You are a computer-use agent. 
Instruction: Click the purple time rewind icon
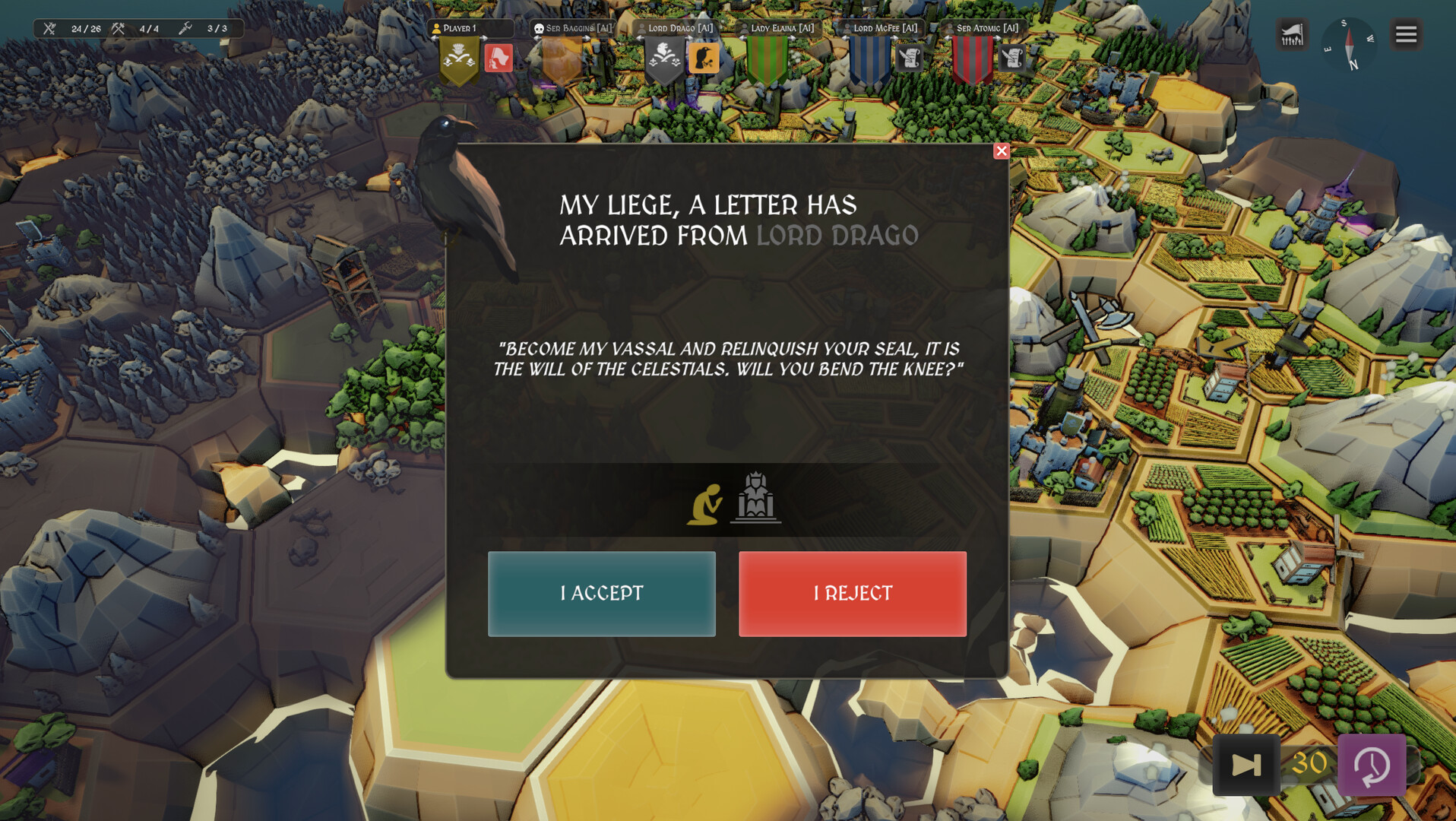point(1372,766)
